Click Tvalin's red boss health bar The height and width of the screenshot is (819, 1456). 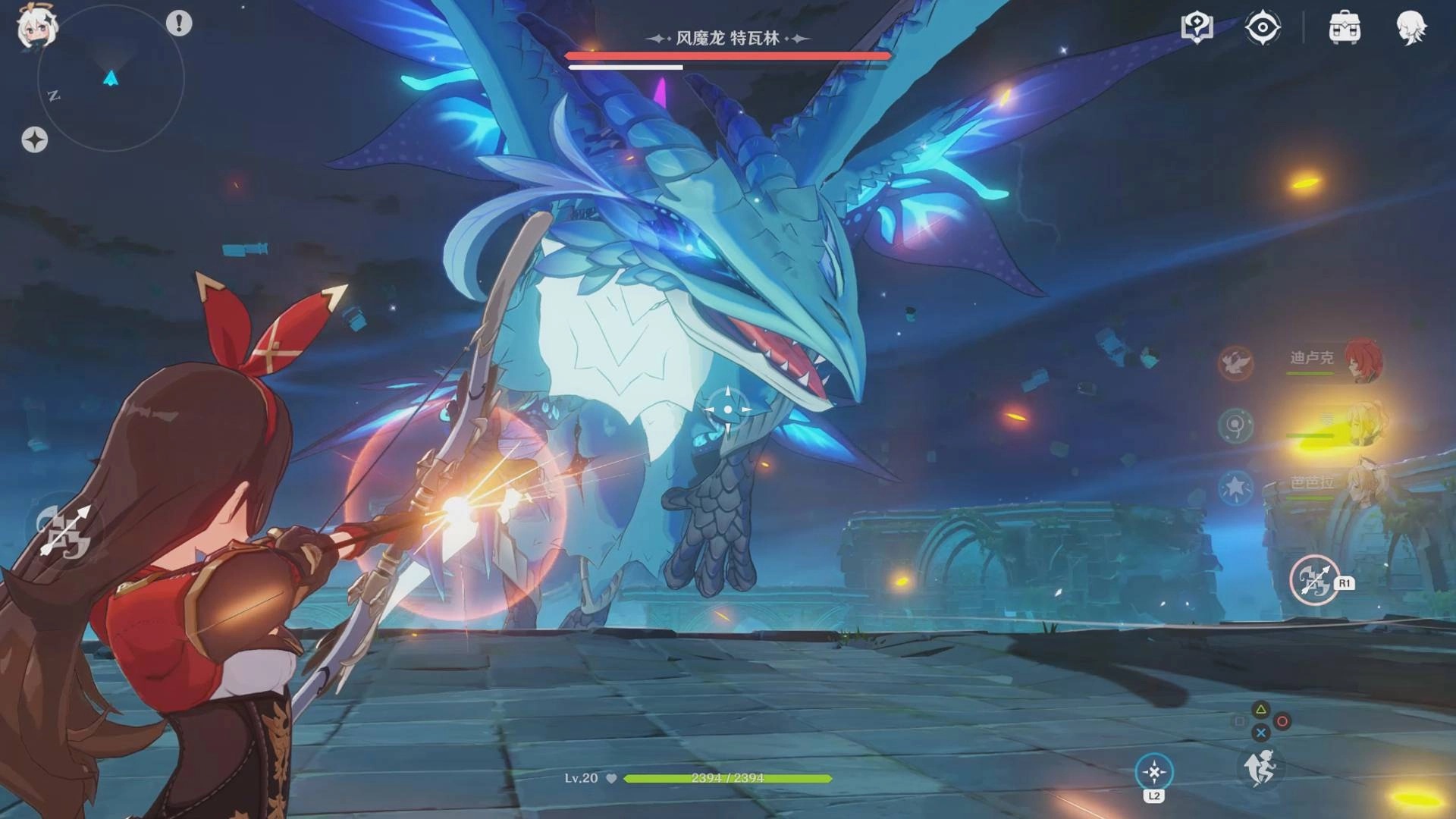pos(726,55)
